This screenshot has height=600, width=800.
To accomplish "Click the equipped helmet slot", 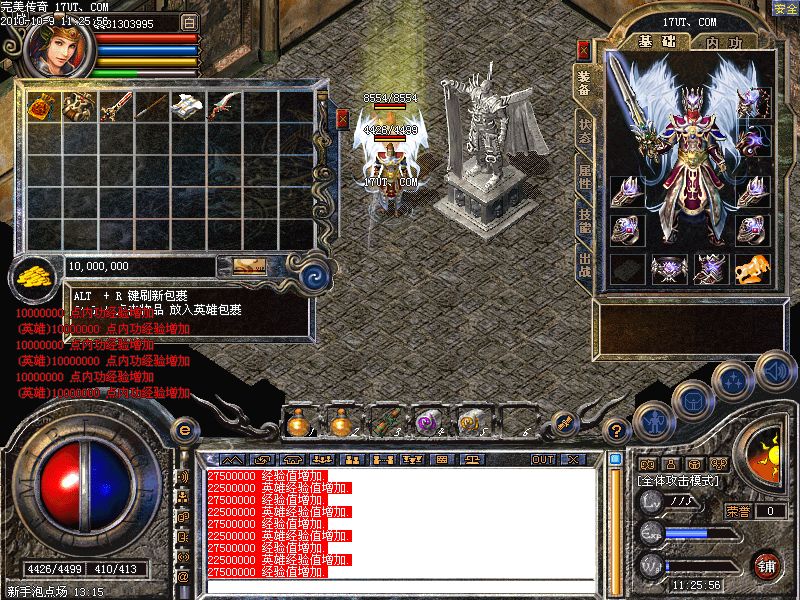I will click(751, 102).
